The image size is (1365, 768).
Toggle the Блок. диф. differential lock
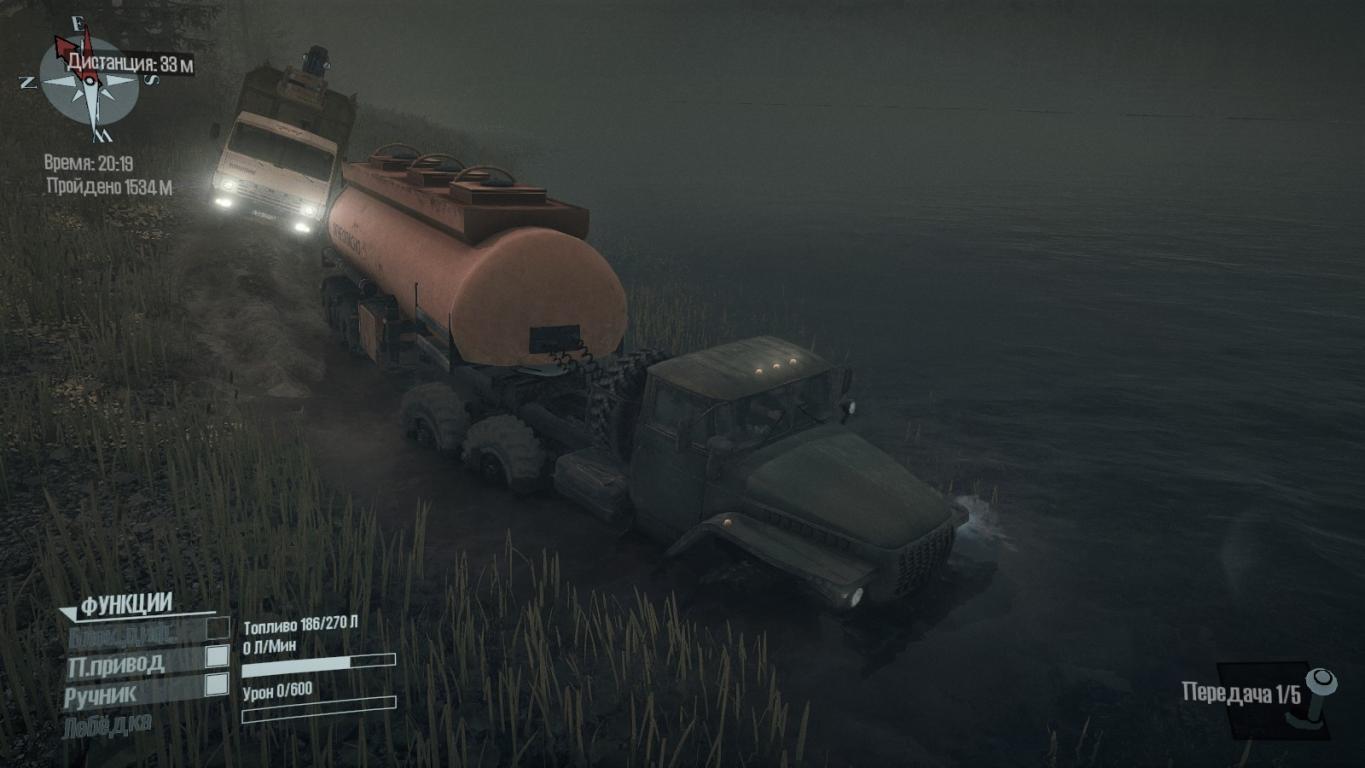point(217,628)
